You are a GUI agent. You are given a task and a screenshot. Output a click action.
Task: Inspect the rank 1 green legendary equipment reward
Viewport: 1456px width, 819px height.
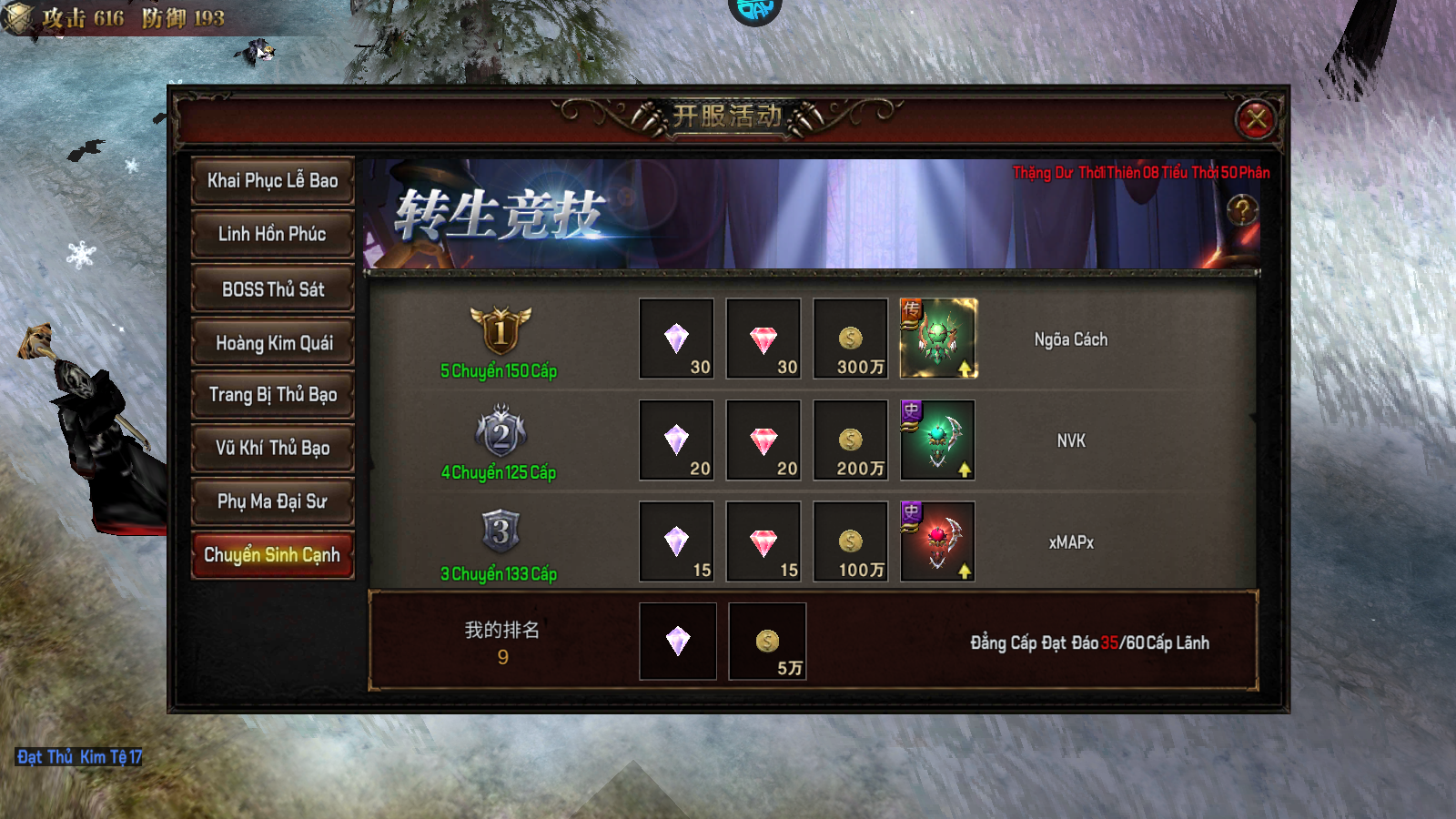(938, 339)
